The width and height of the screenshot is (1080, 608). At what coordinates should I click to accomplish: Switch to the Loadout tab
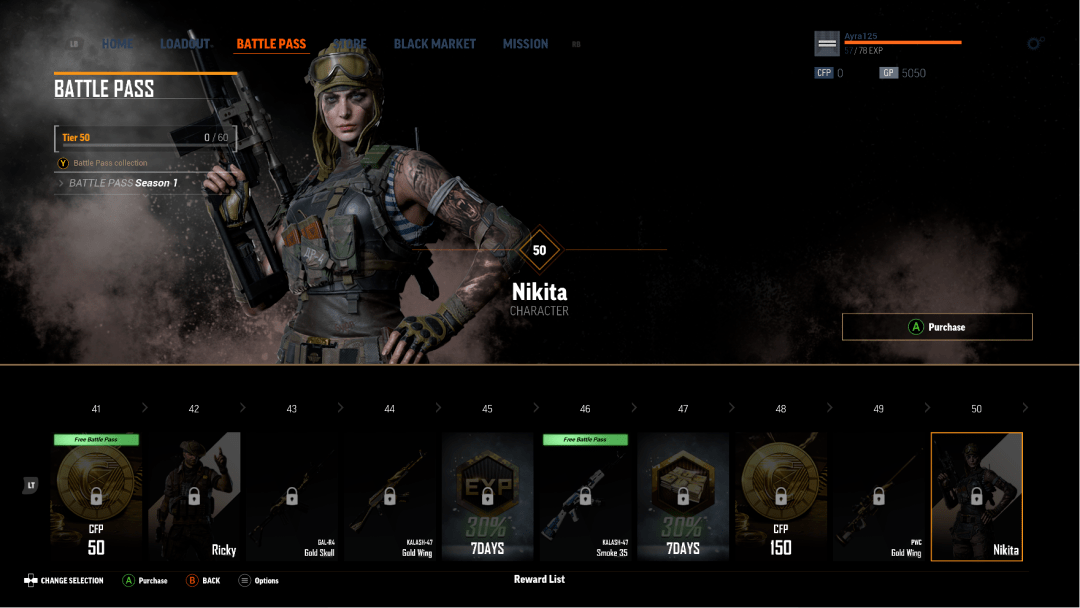pos(185,44)
